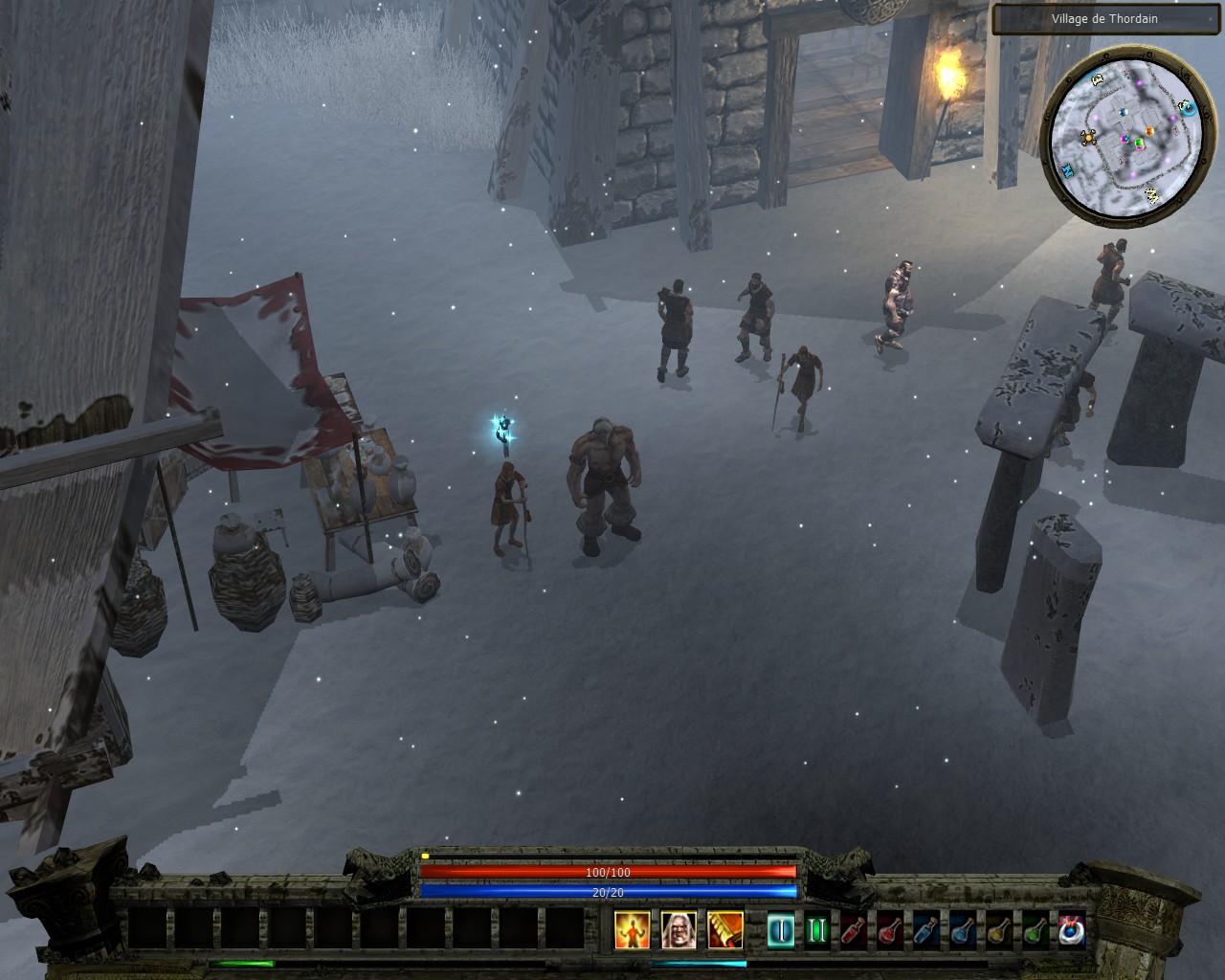Use the round blue mana flask
Image resolution: width=1225 pixels, height=980 pixels.
click(x=962, y=929)
